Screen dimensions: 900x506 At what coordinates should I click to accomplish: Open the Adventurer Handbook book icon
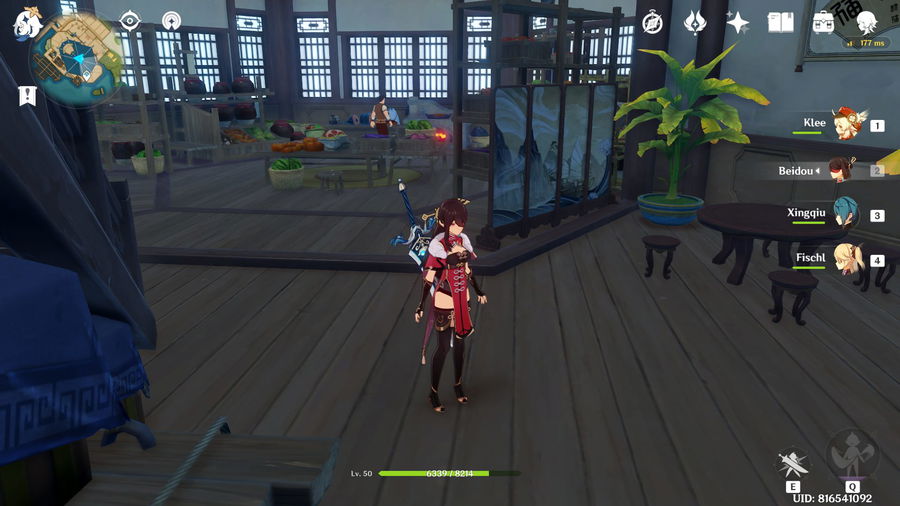[780, 22]
